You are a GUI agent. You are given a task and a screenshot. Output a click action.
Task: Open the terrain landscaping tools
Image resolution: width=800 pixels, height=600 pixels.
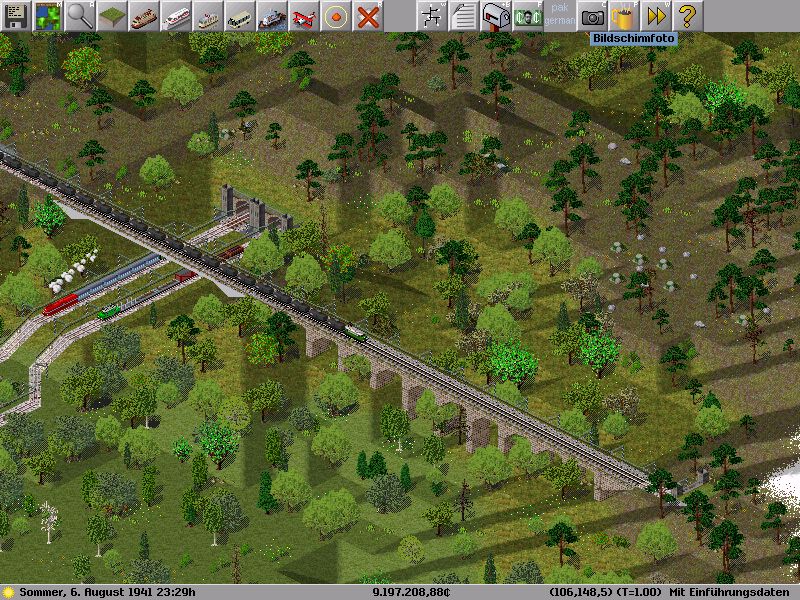(x=111, y=15)
